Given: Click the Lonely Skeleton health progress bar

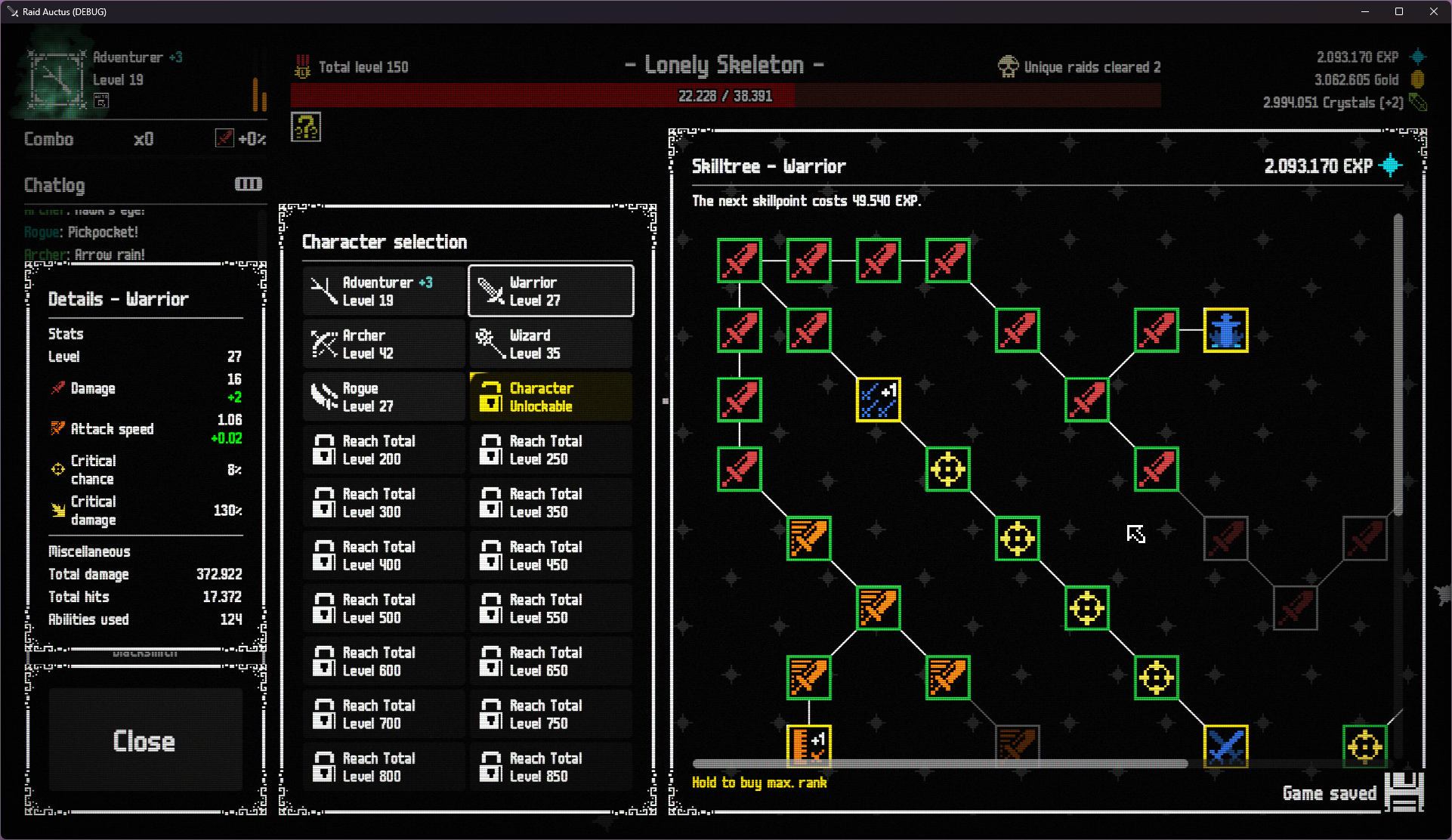Looking at the screenshot, I should click(725, 95).
